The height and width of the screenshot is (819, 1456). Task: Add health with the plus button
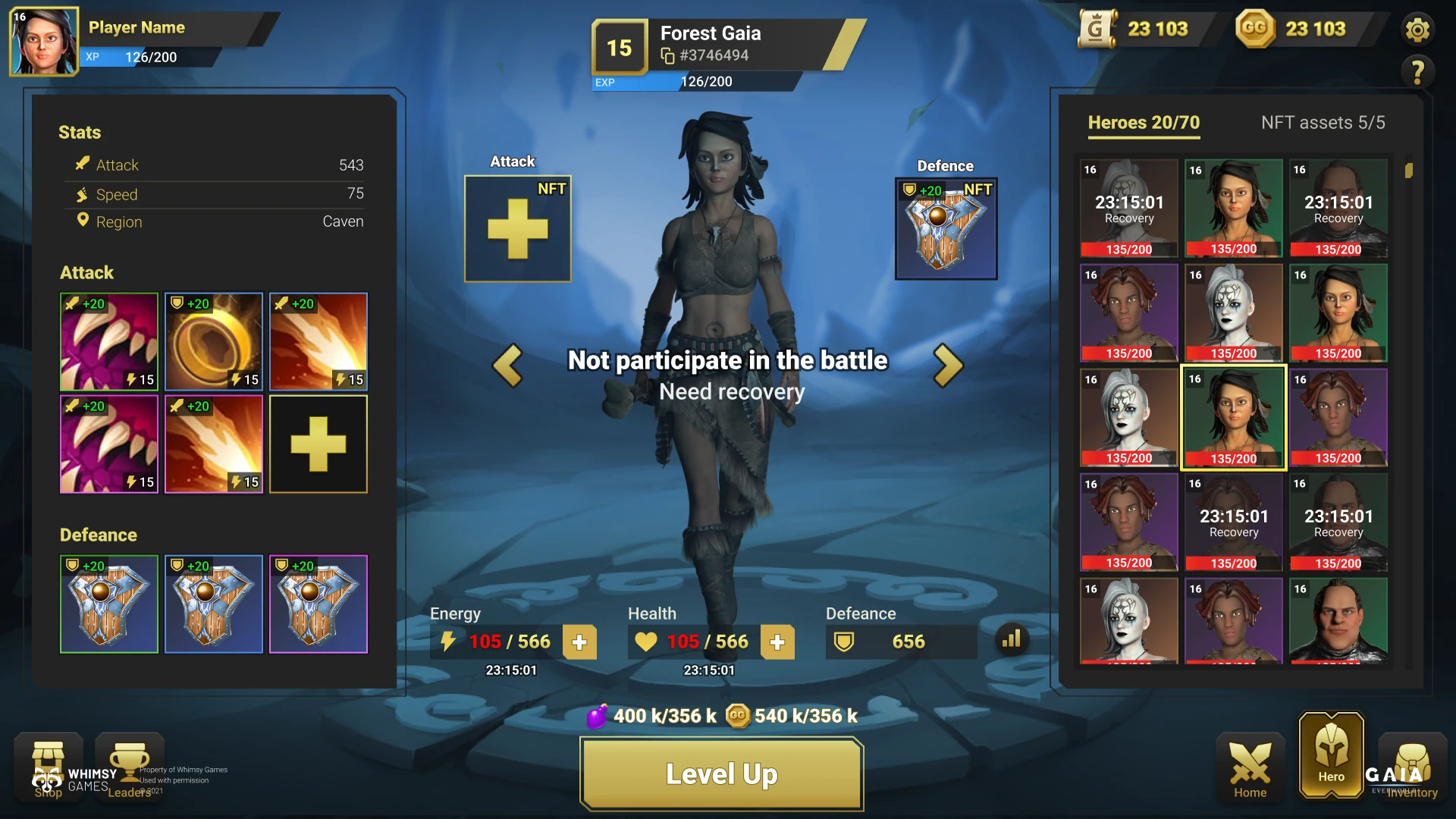(777, 642)
